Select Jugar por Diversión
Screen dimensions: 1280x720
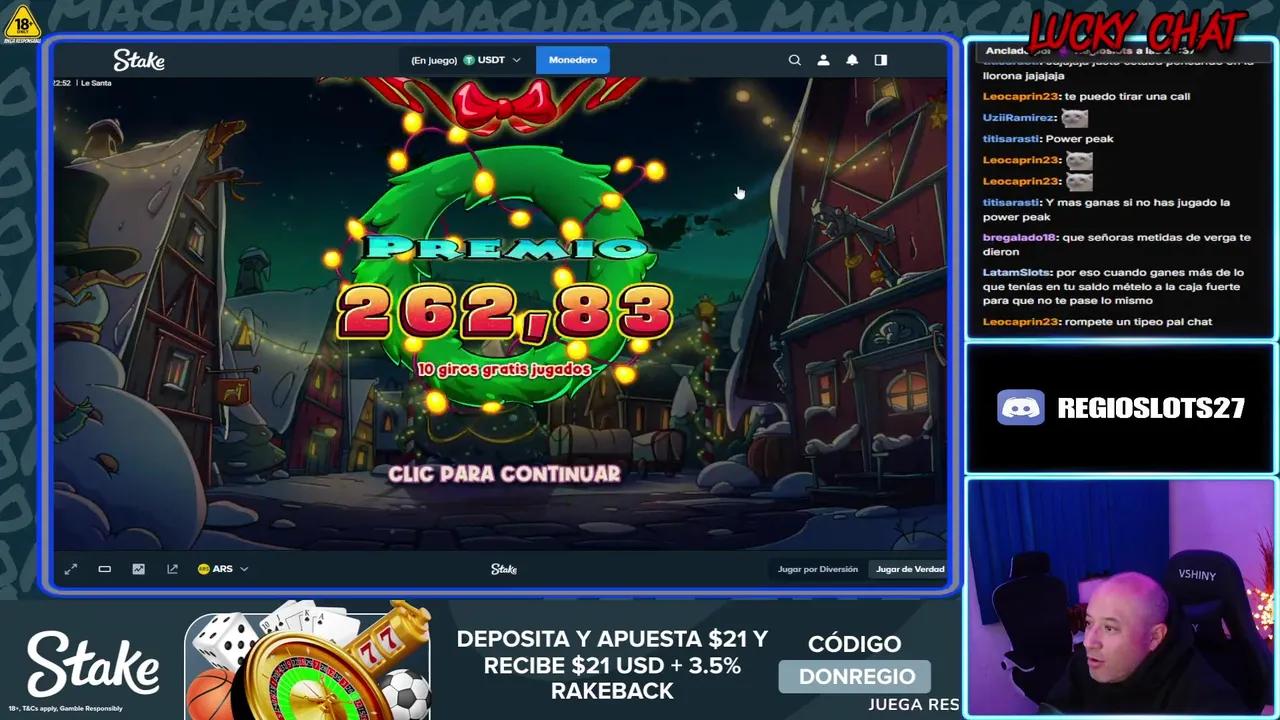pos(817,568)
